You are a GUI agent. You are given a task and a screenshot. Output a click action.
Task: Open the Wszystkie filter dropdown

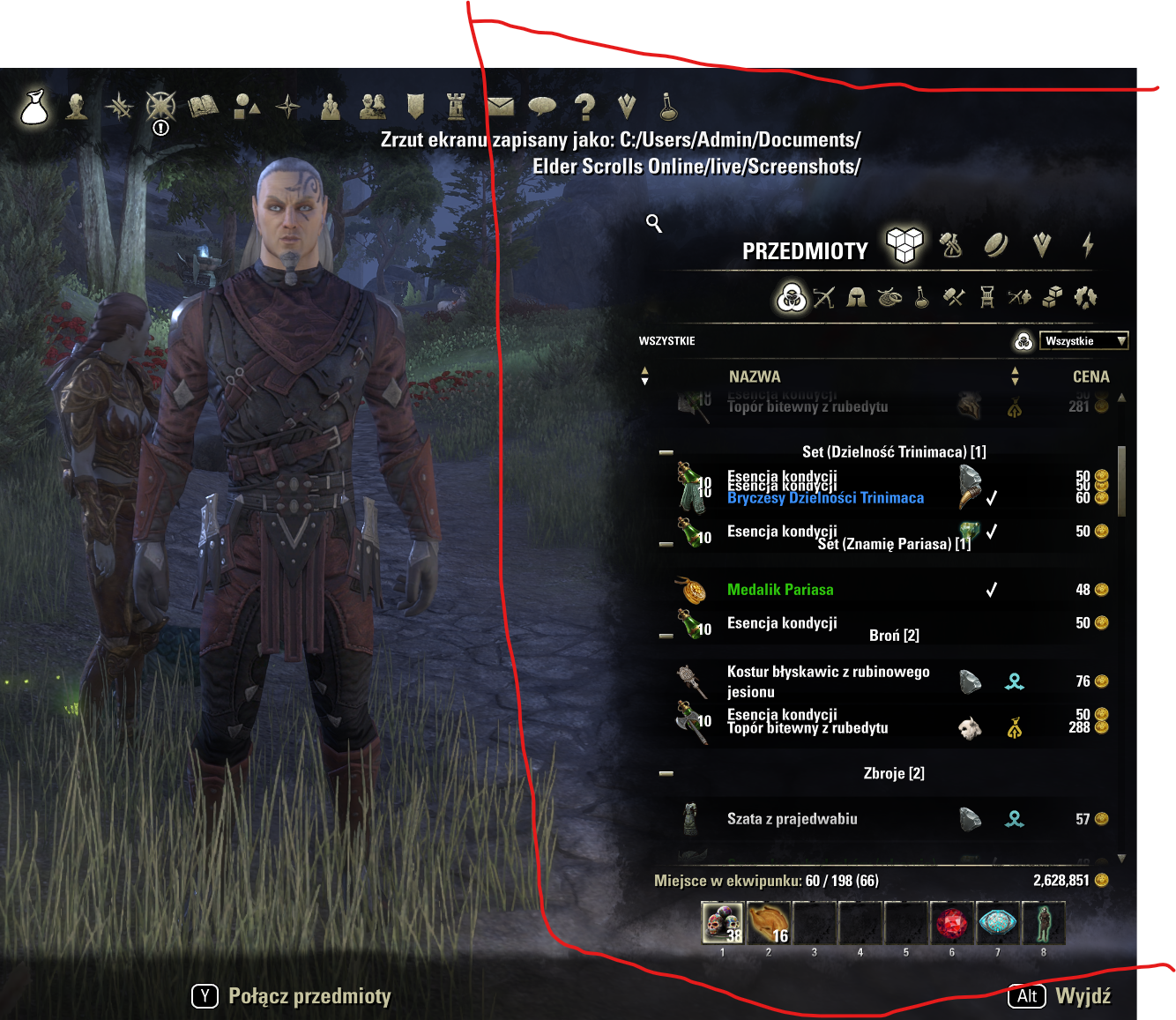(1083, 341)
